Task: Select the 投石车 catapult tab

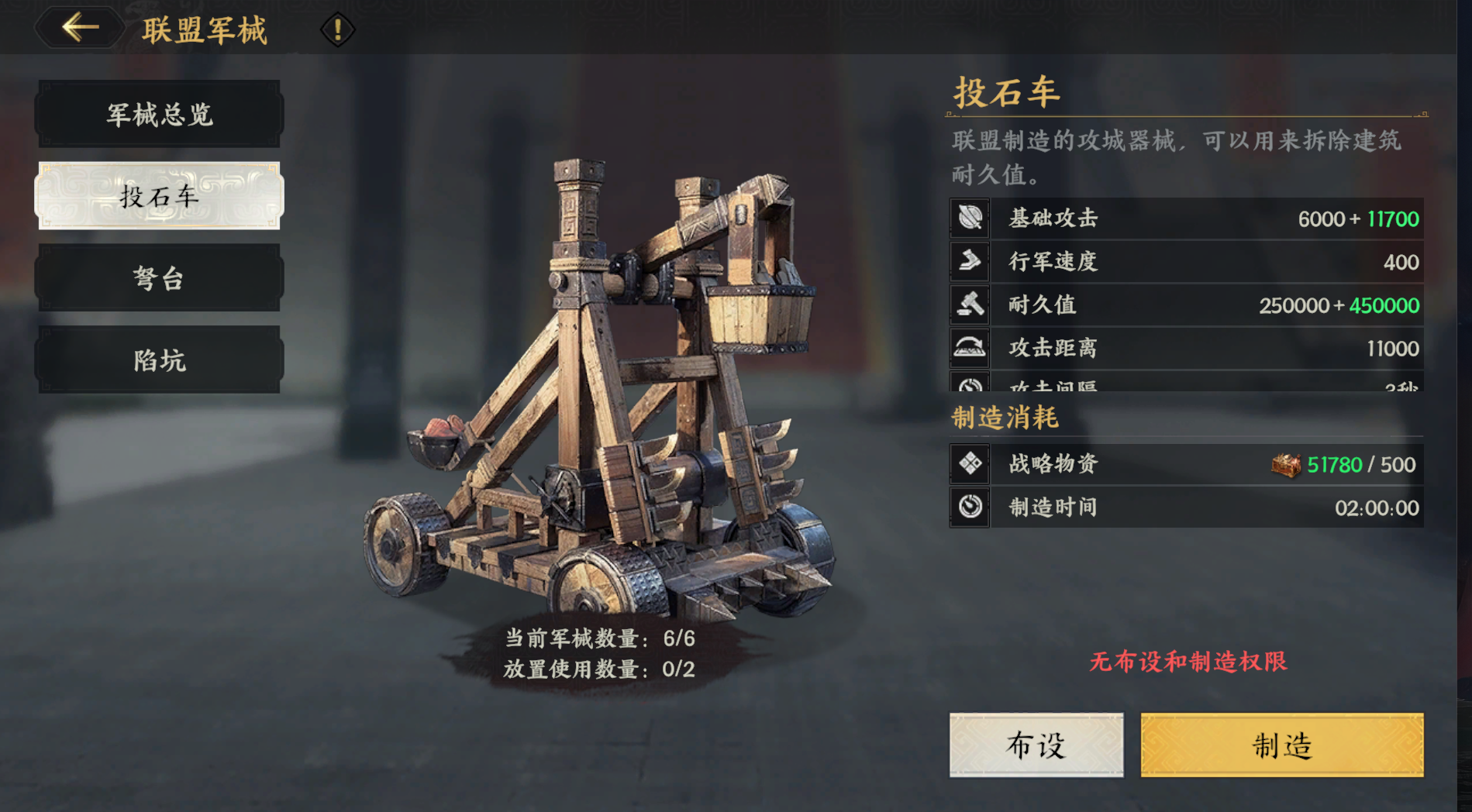Action: [159, 196]
